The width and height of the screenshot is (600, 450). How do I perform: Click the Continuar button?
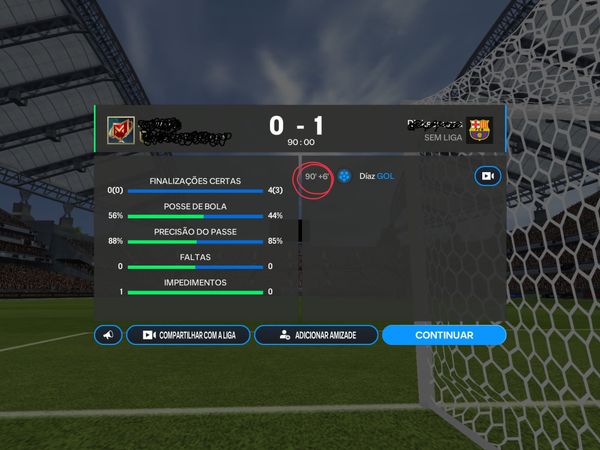(444, 335)
